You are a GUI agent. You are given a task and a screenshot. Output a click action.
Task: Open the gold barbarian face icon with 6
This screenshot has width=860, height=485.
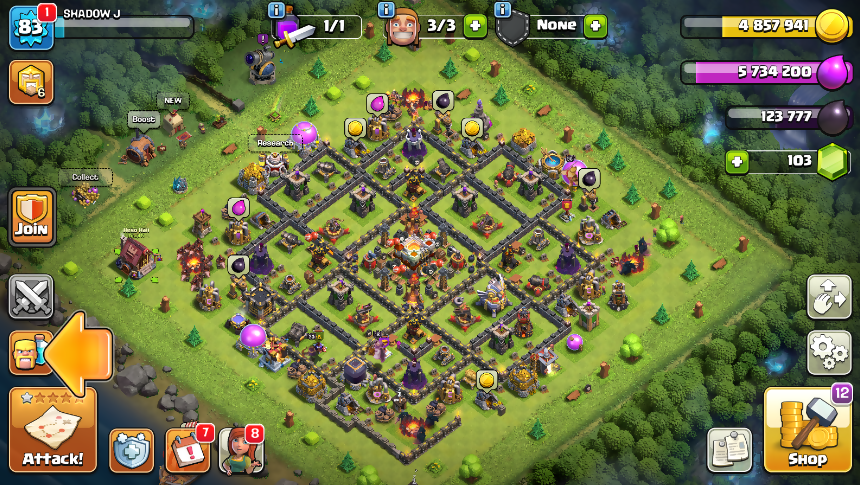click(x=31, y=82)
